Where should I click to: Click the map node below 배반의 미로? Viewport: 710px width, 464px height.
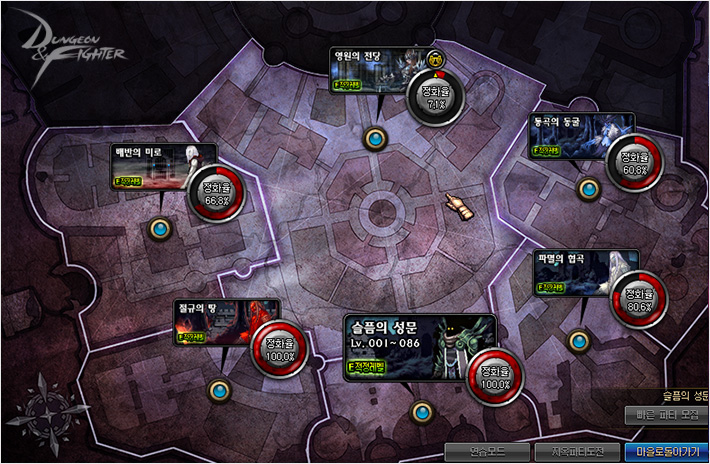pyautogui.click(x=160, y=230)
